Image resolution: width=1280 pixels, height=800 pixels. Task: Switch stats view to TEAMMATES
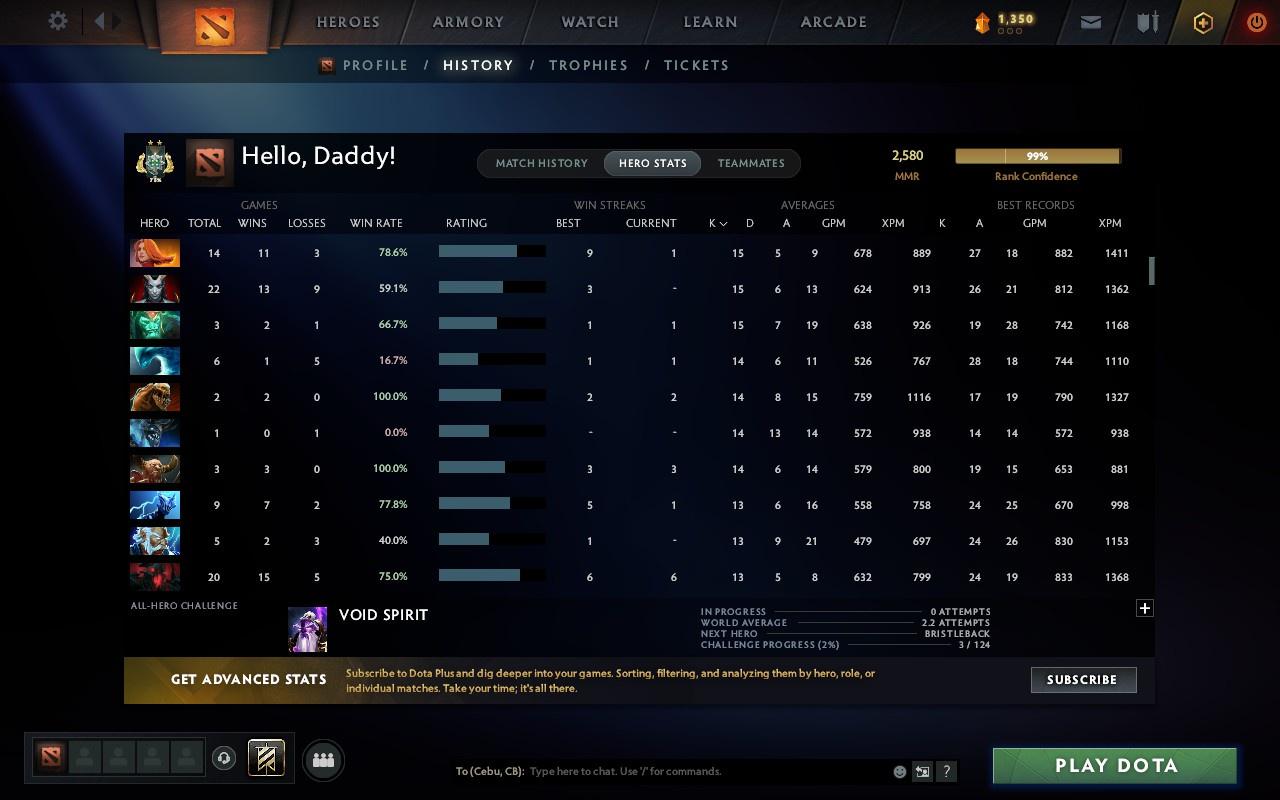click(x=751, y=163)
